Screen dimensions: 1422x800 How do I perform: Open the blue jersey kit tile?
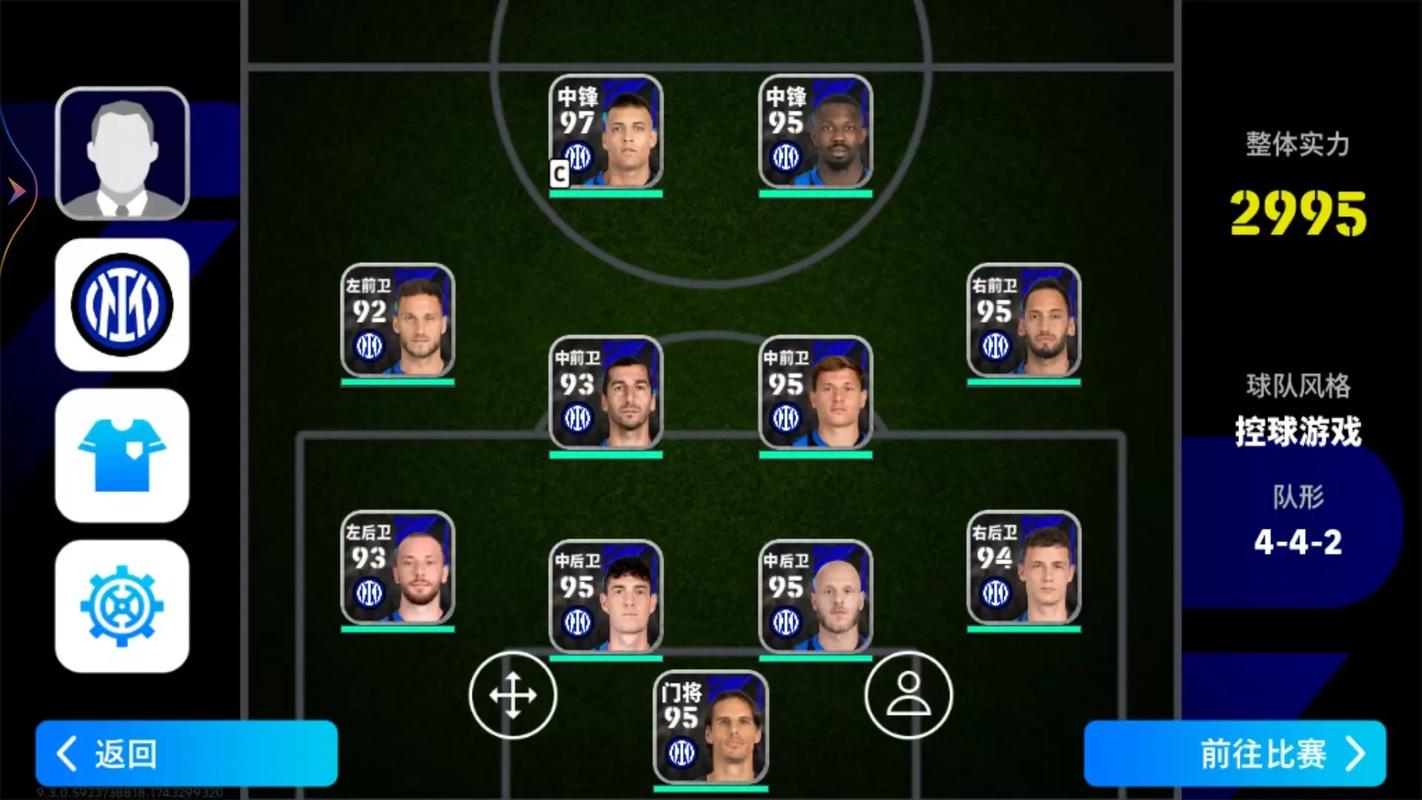coord(122,455)
